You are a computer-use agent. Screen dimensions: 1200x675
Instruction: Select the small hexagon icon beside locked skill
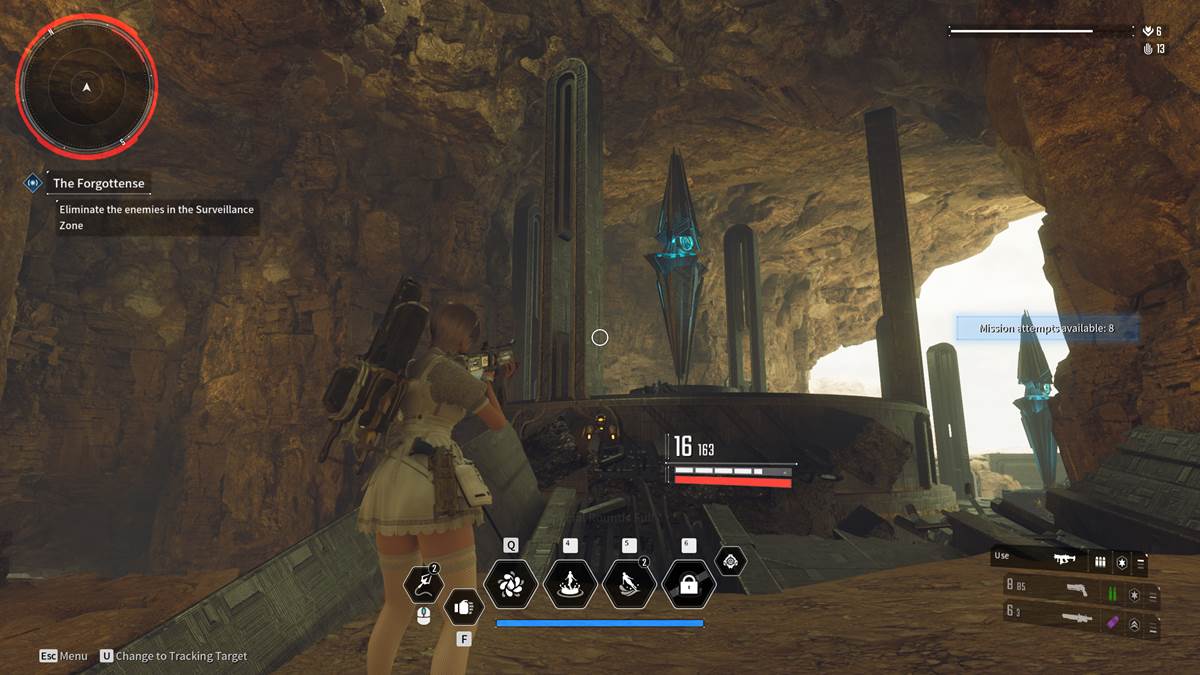731,561
